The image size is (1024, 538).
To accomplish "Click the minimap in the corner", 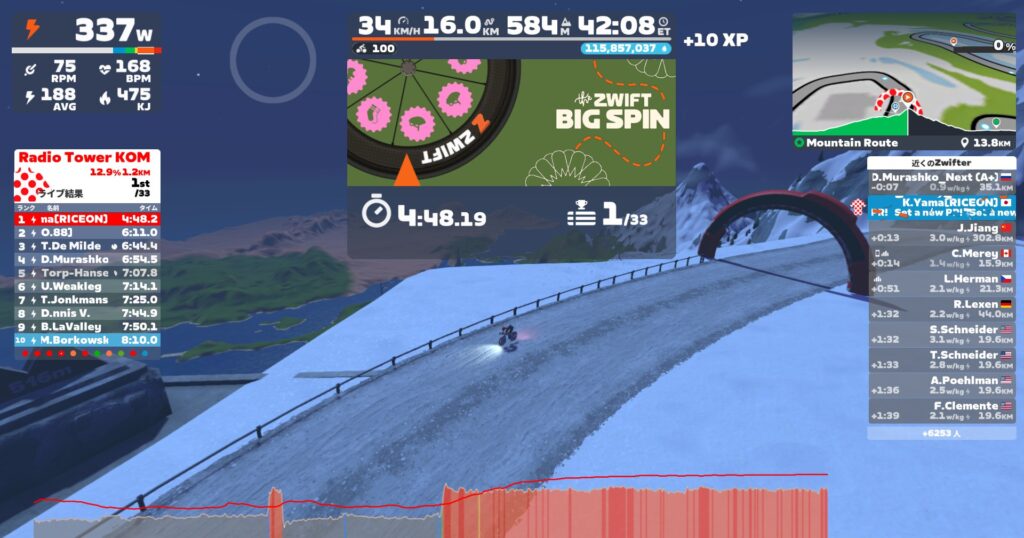I will click(904, 75).
